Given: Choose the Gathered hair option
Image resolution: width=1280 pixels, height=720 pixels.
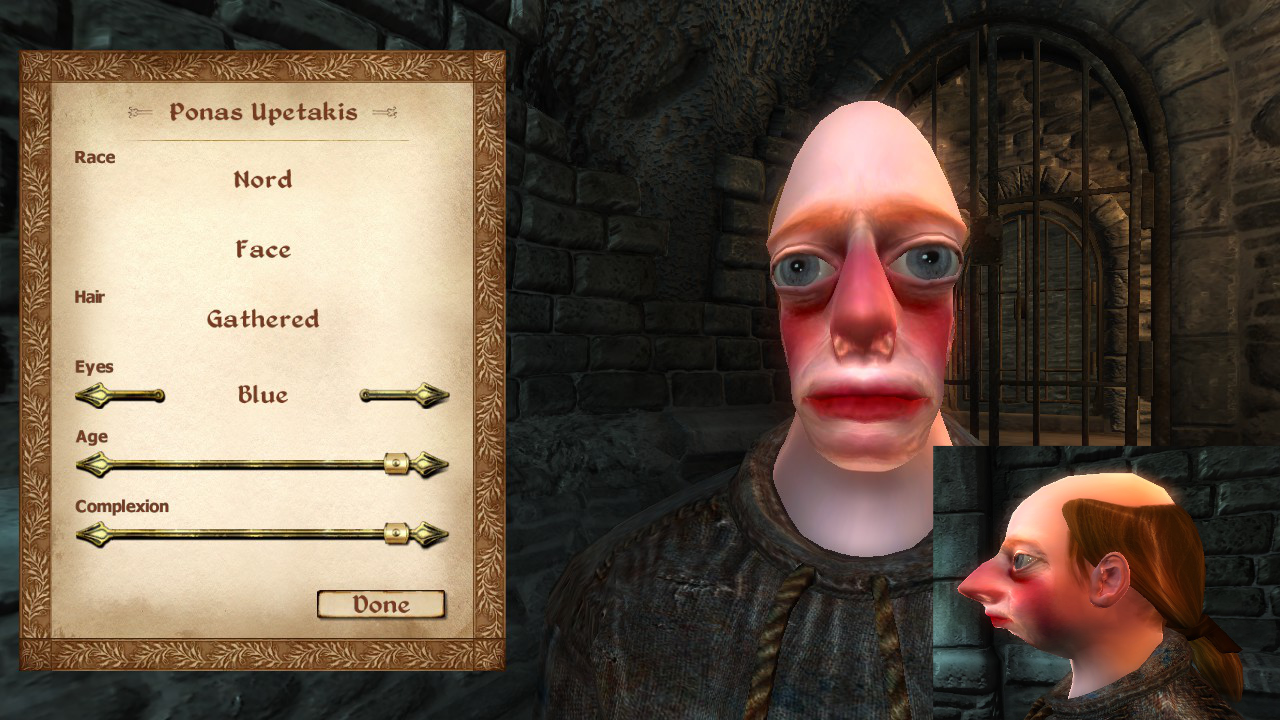Looking at the screenshot, I should pos(263,319).
